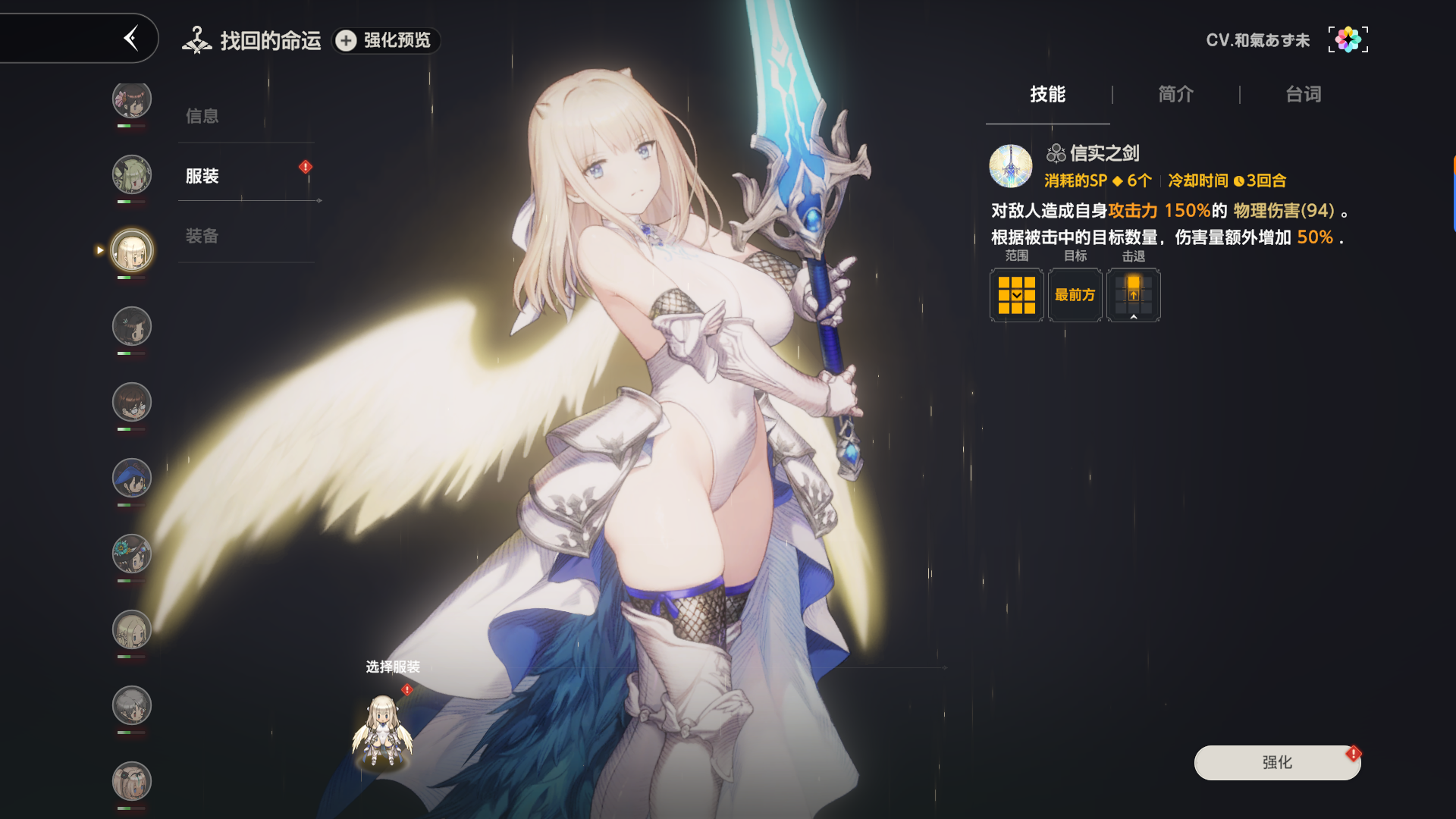Screen dimensions: 1456x819
Task: Toggle the flower illustration view icon
Action: point(1348,39)
